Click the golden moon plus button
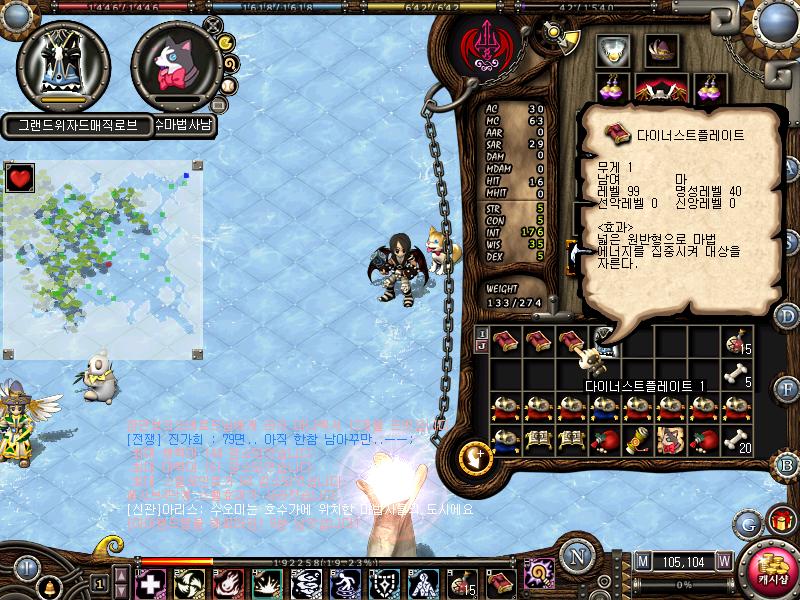This screenshot has width=800, height=600. 472,457
